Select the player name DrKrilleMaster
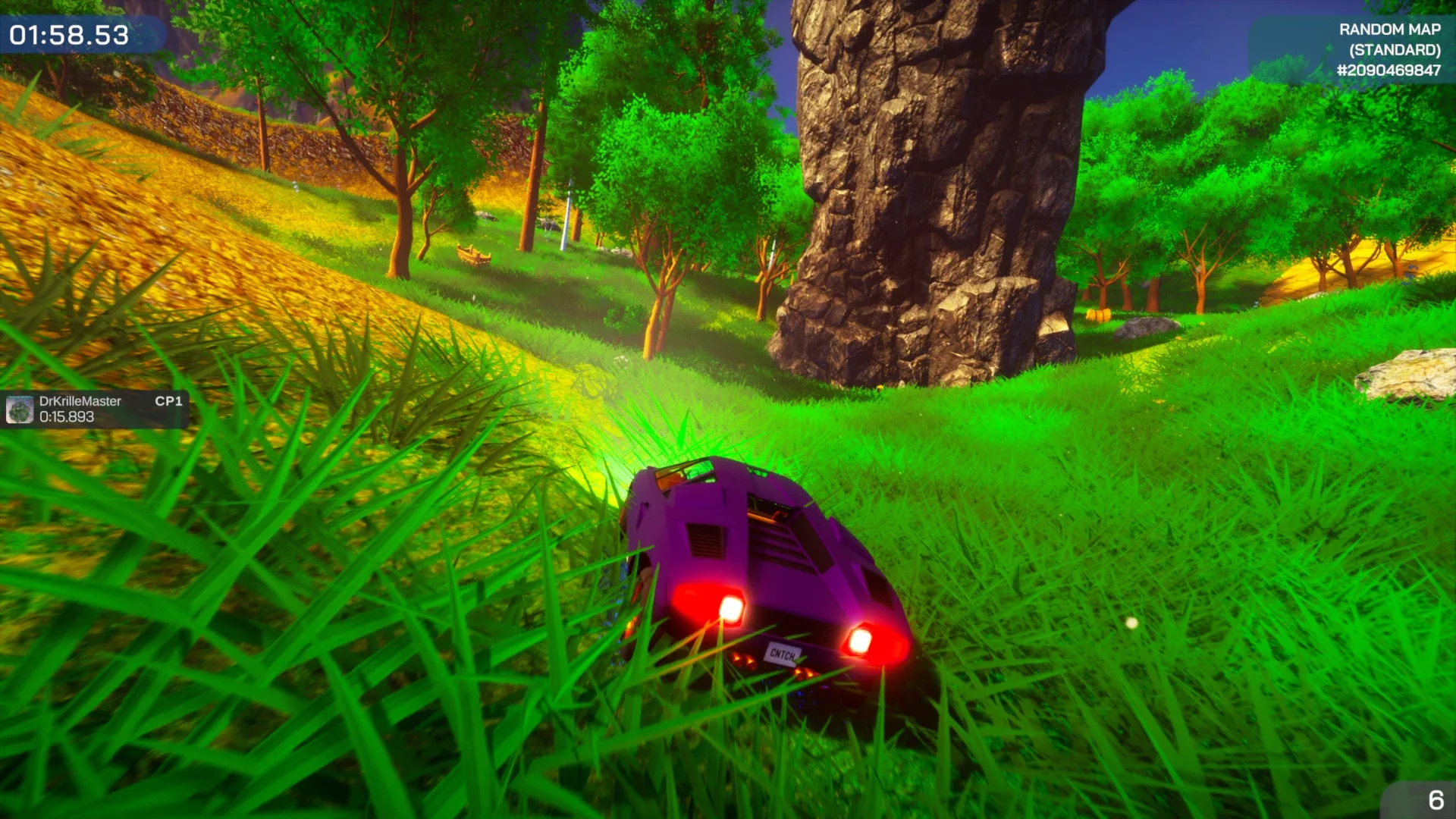 tap(82, 401)
